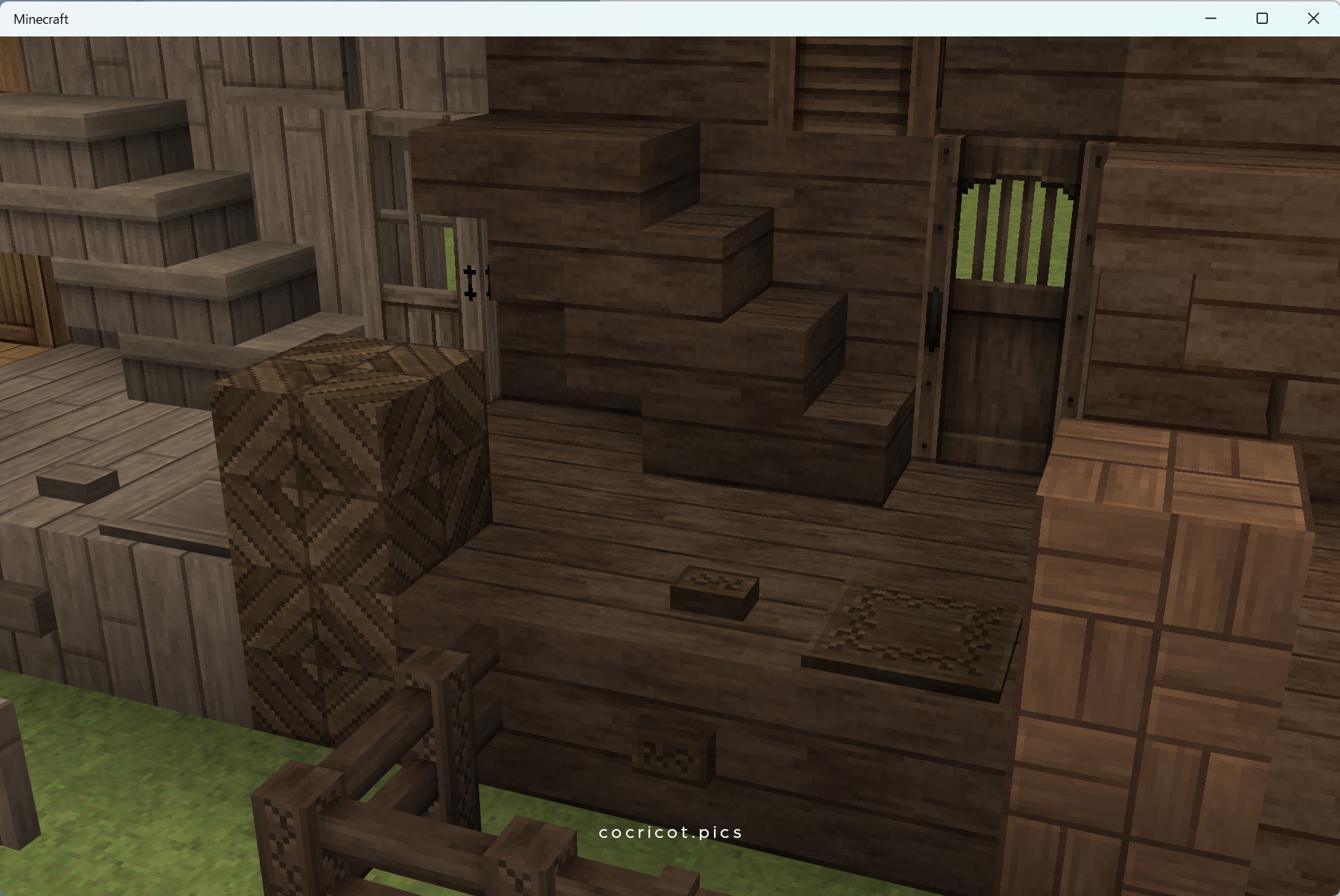Maximize the Minecraft window
Viewport: 1340px width, 896px height.
1263,18
